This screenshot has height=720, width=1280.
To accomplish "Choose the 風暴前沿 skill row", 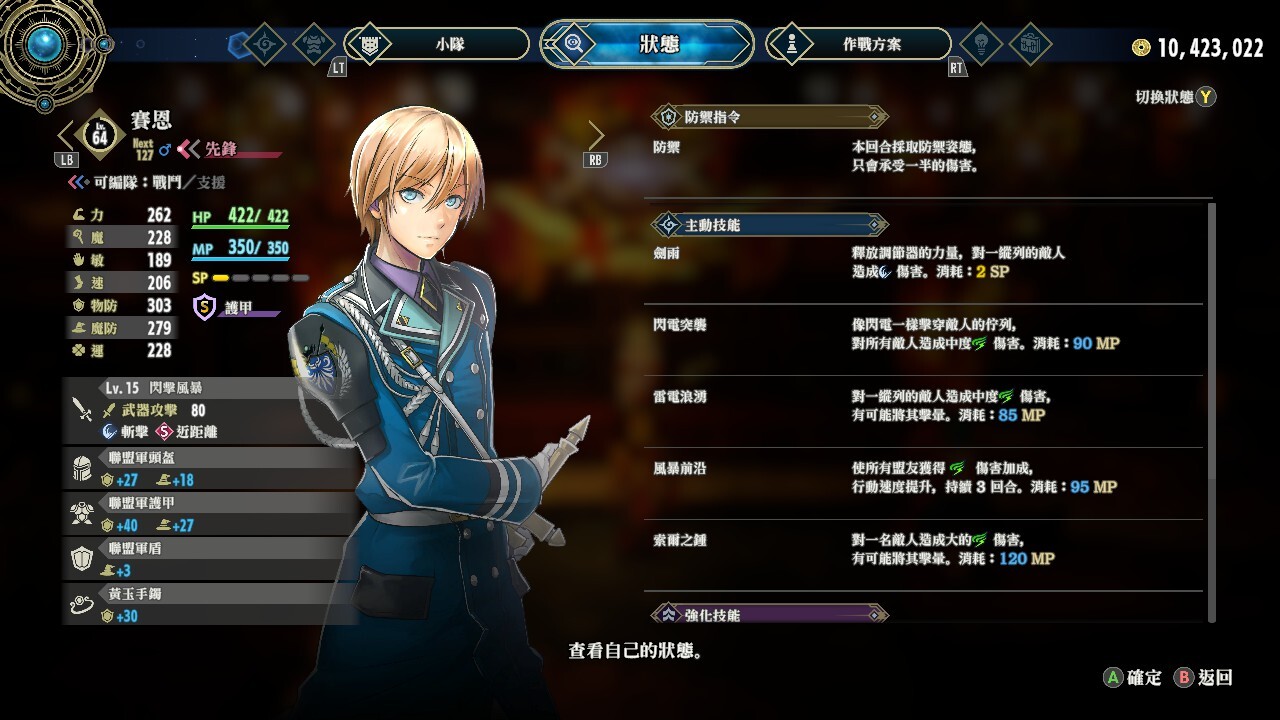I will (x=926, y=478).
